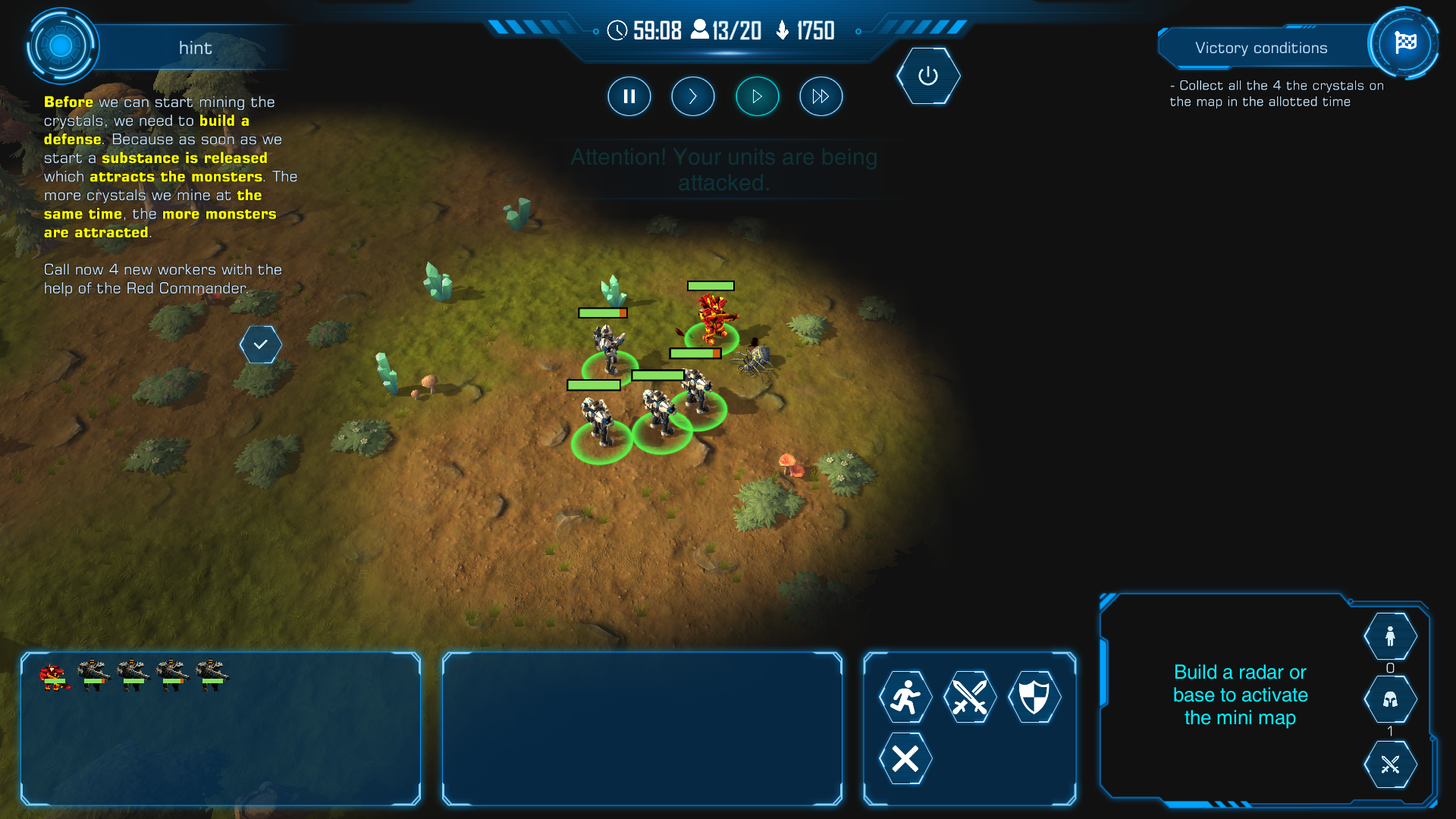The width and height of the screenshot is (1456, 819).
Task: Cancel orders with the X command
Action: click(905, 758)
